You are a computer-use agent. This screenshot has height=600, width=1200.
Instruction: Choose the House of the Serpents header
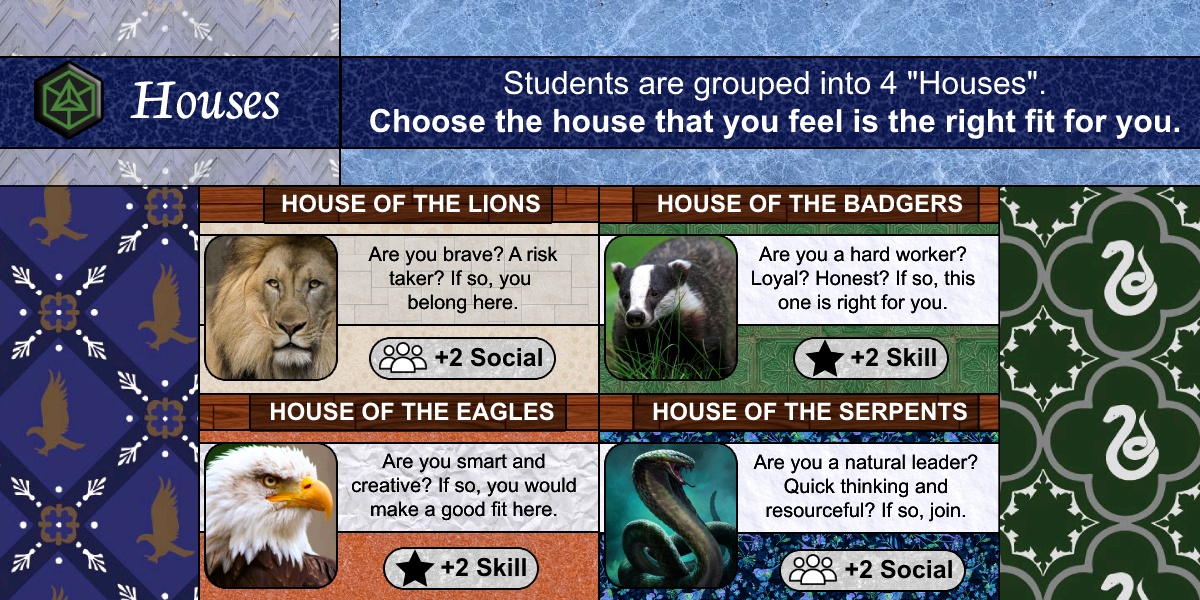click(809, 411)
